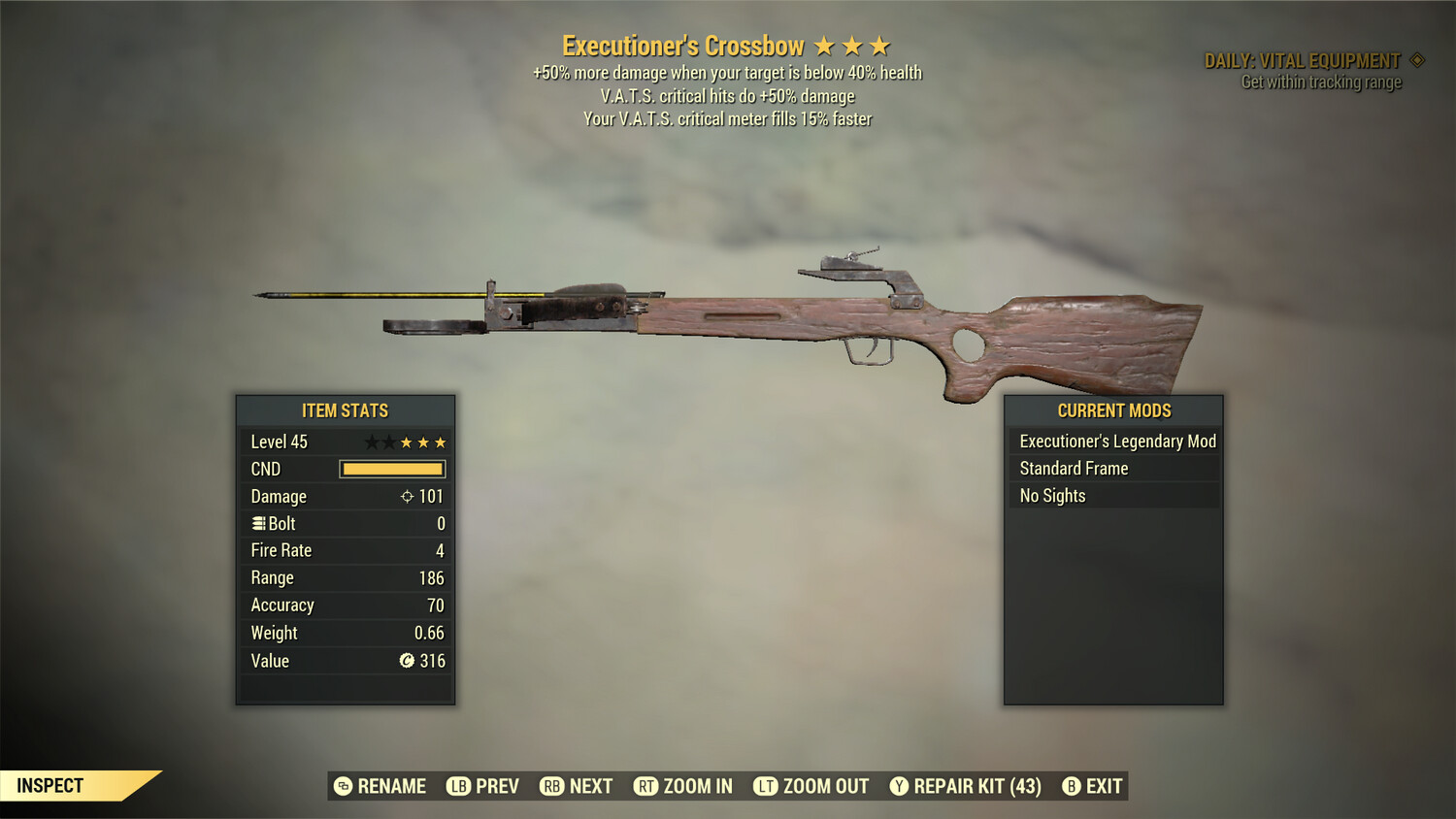Select Executioner's Legendary Mod entry
This screenshot has width=1456, height=819.
(x=1116, y=441)
